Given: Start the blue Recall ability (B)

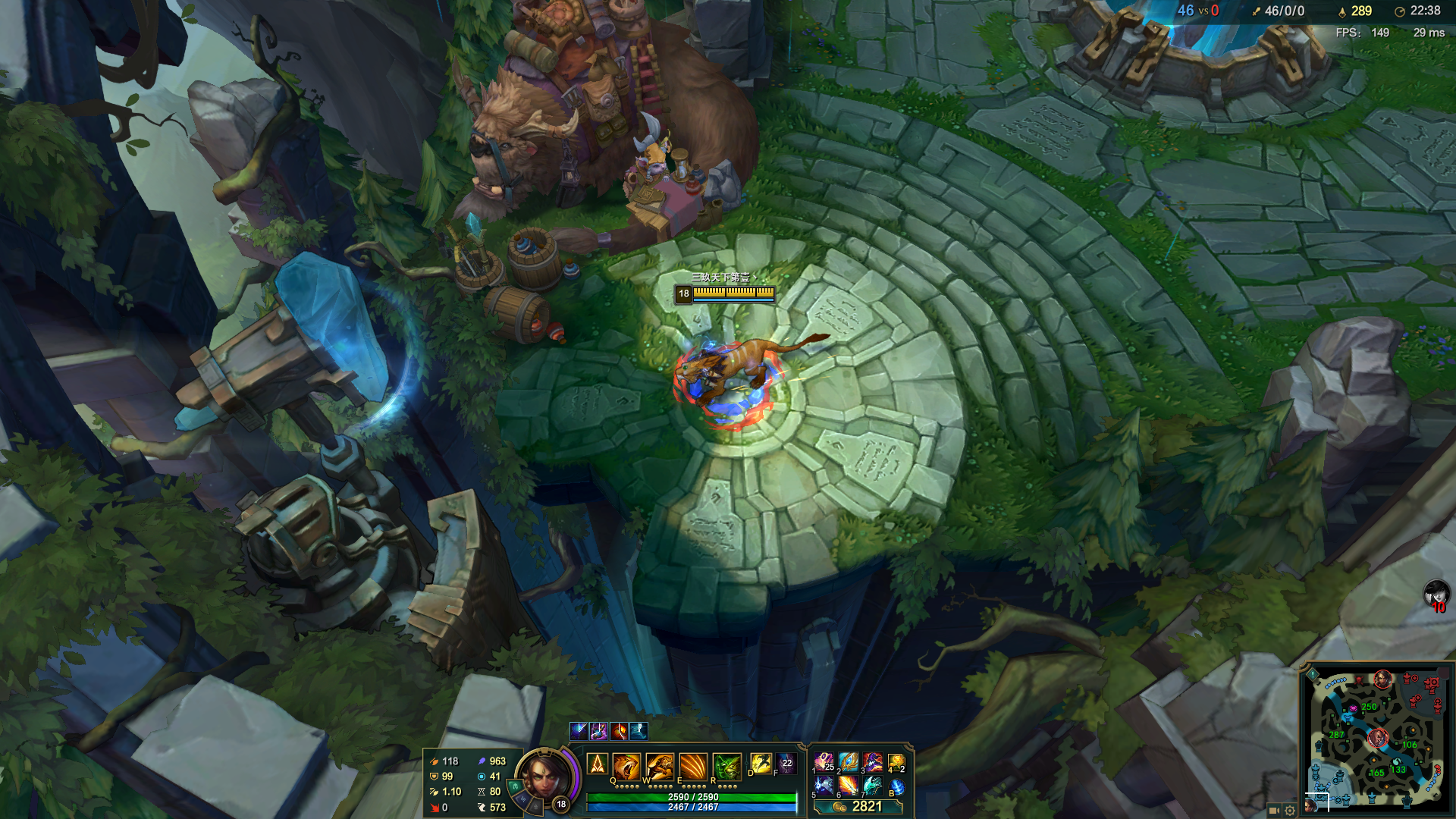Looking at the screenshot, I should coord(896,787).
